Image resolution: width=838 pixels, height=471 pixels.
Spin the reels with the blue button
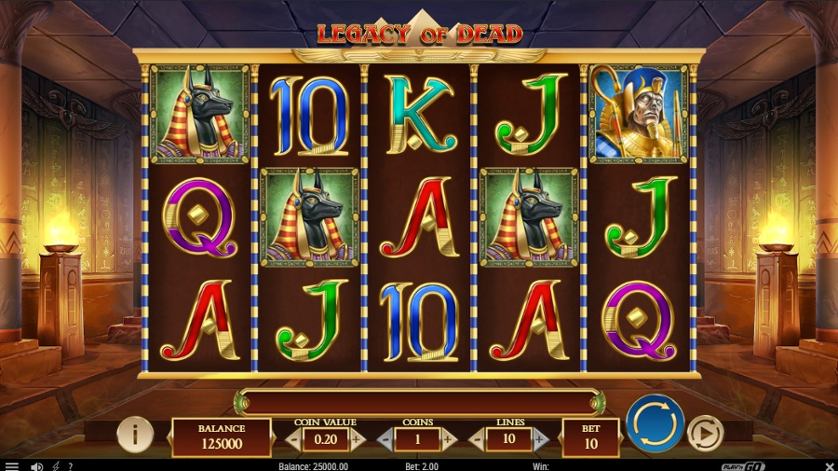[x=655, y=424]
